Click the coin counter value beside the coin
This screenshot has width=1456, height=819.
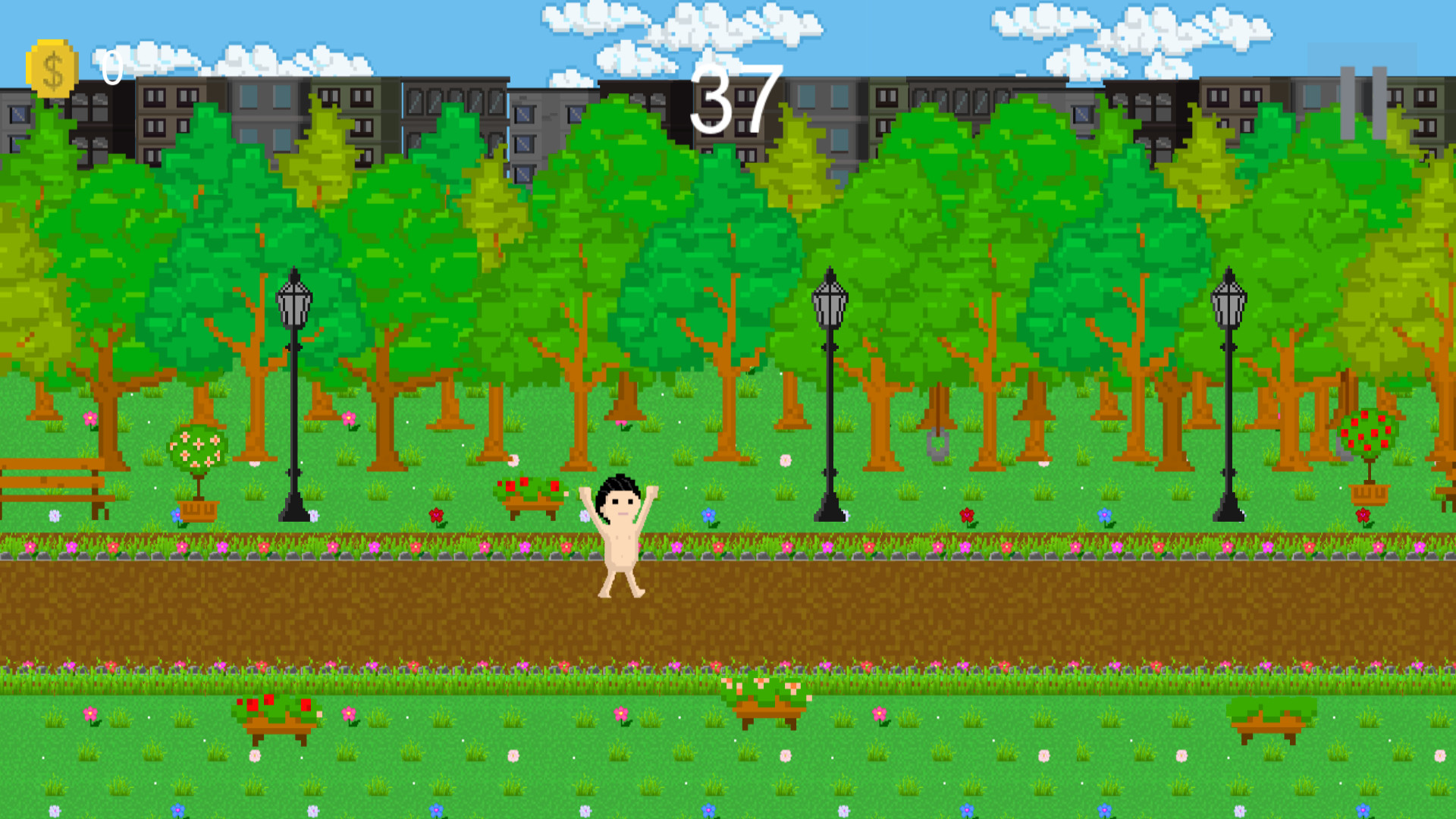point(112,68)
